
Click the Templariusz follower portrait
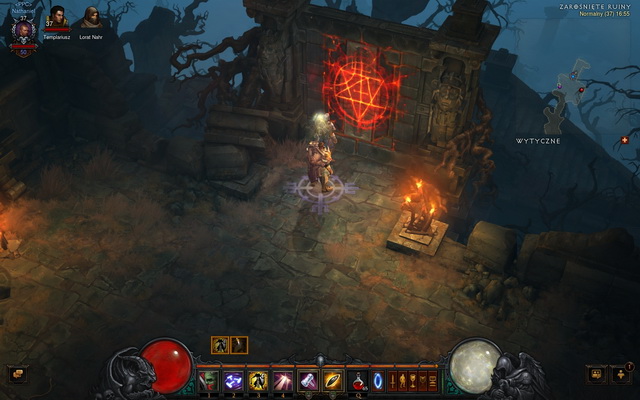(58, 17)
